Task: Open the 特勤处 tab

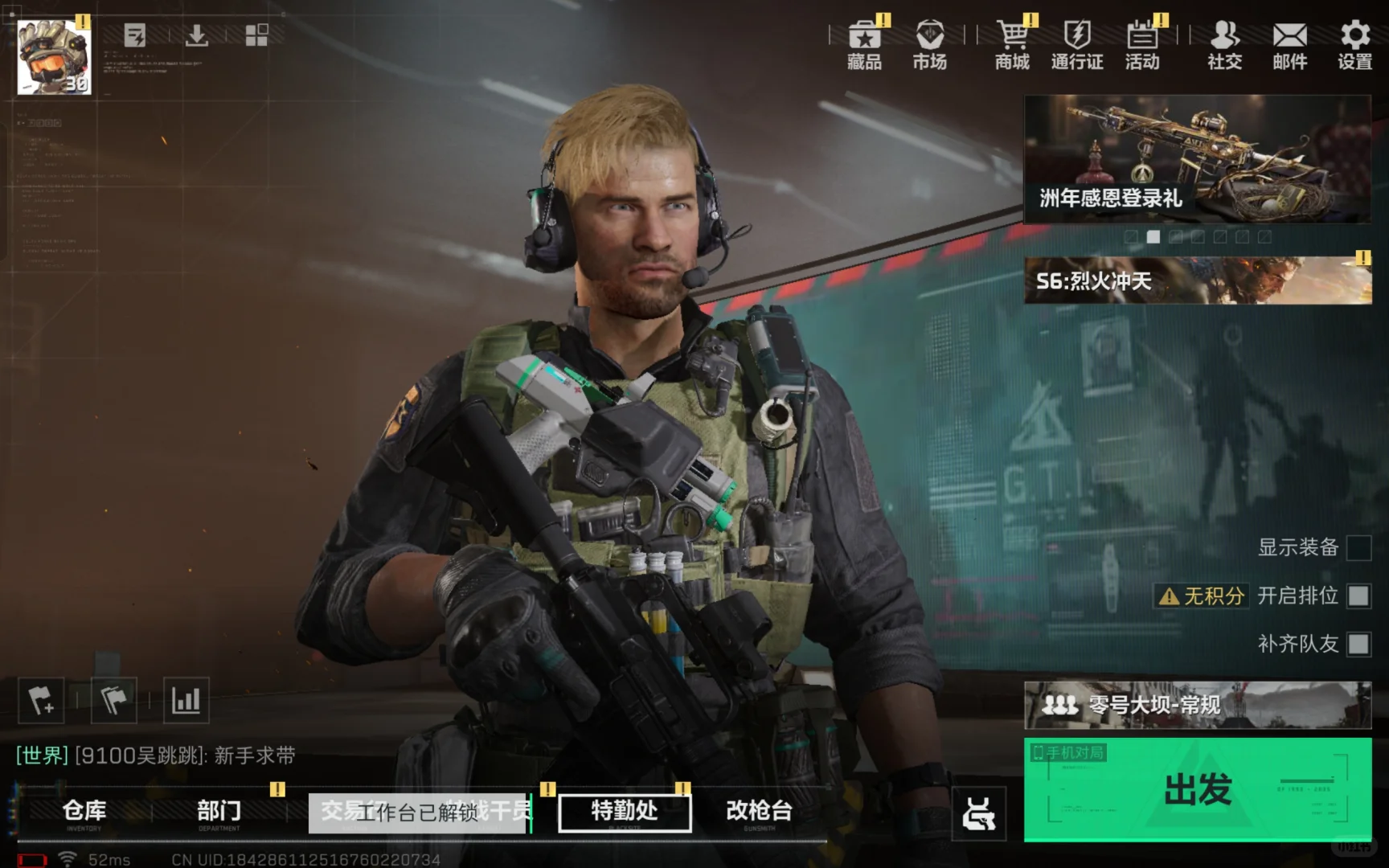Action: (625, 812)
